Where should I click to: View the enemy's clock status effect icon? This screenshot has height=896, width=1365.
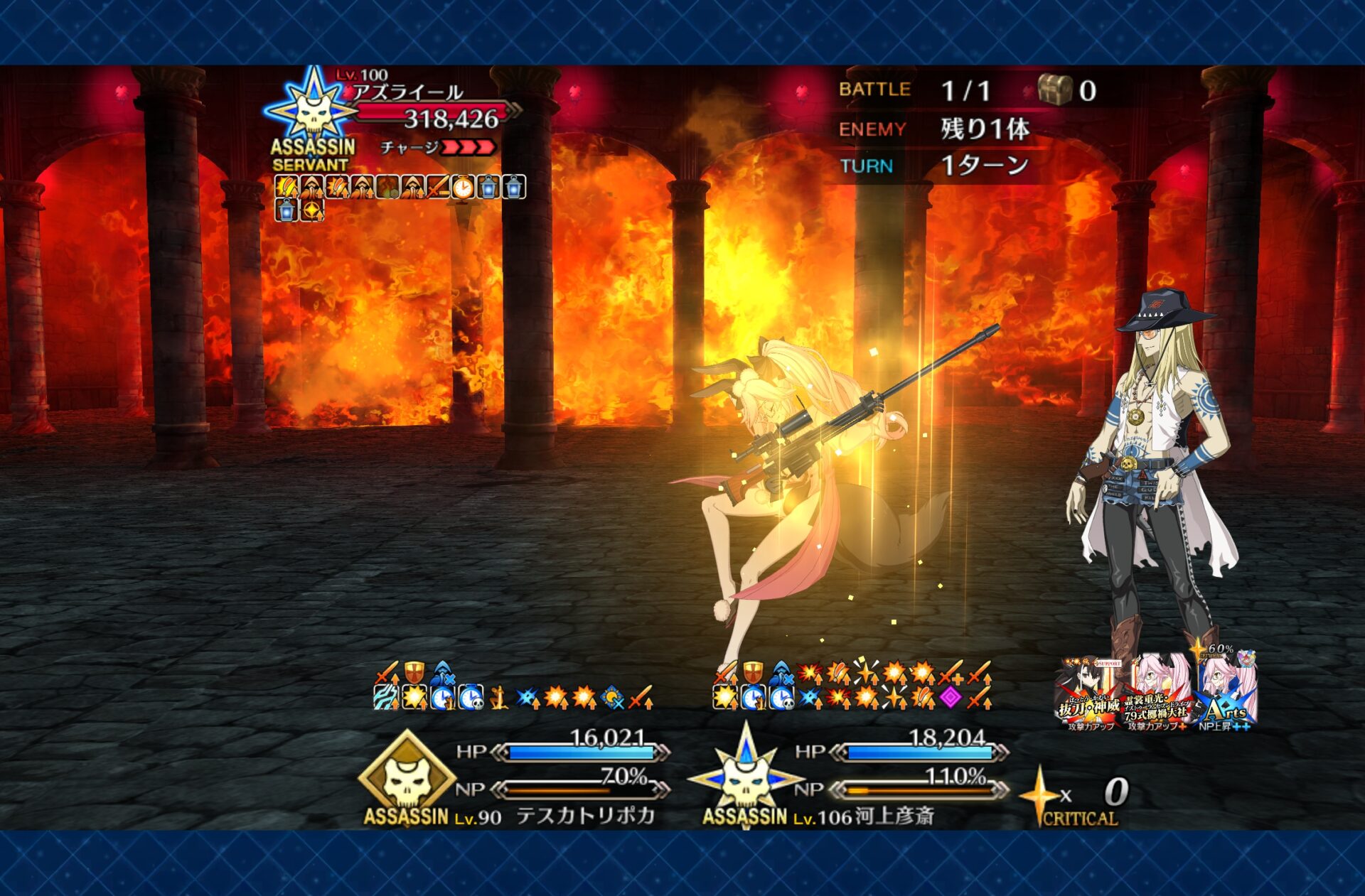(x=463, y=188)
